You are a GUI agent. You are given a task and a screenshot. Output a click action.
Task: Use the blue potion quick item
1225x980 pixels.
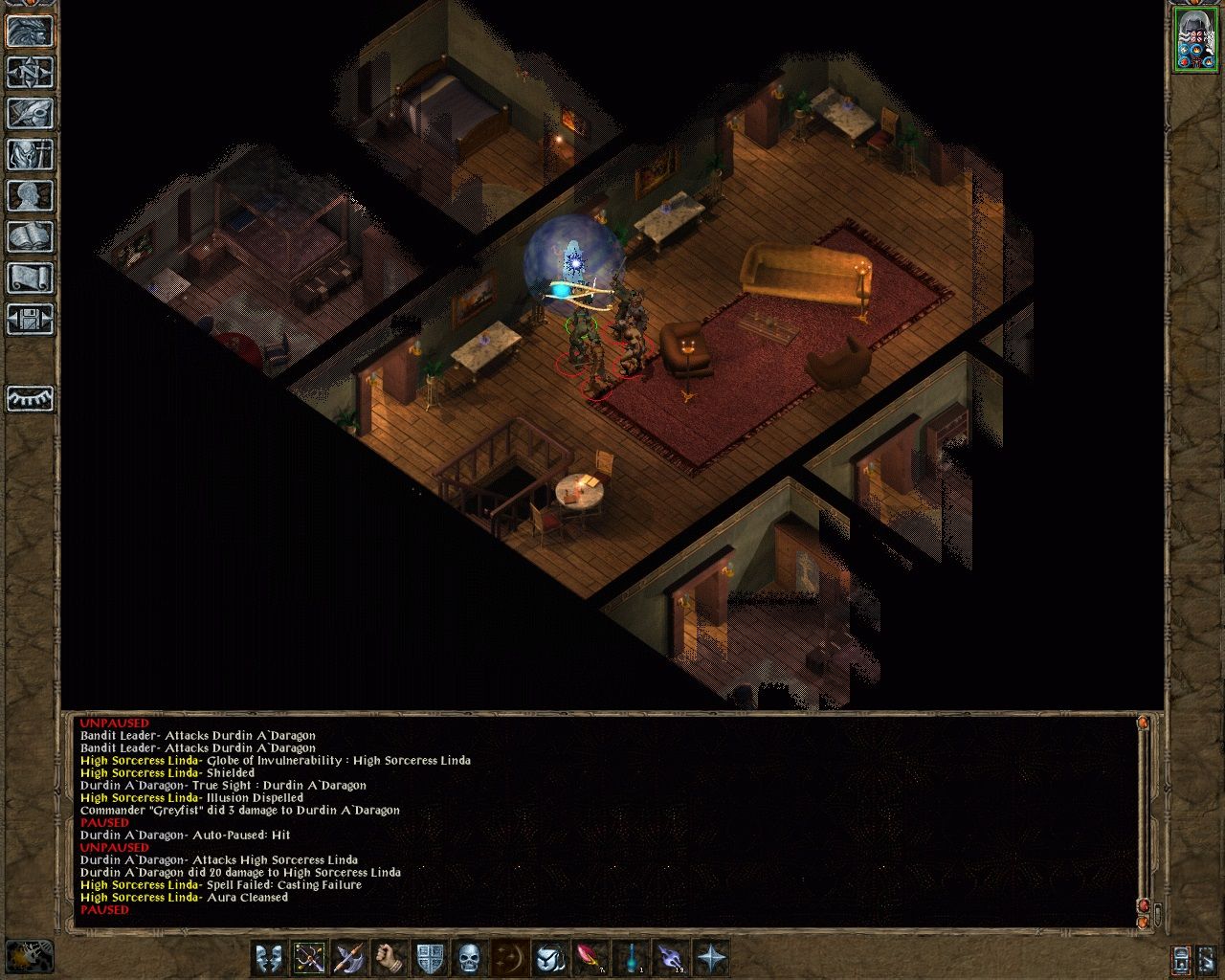(x=630, y=957)
